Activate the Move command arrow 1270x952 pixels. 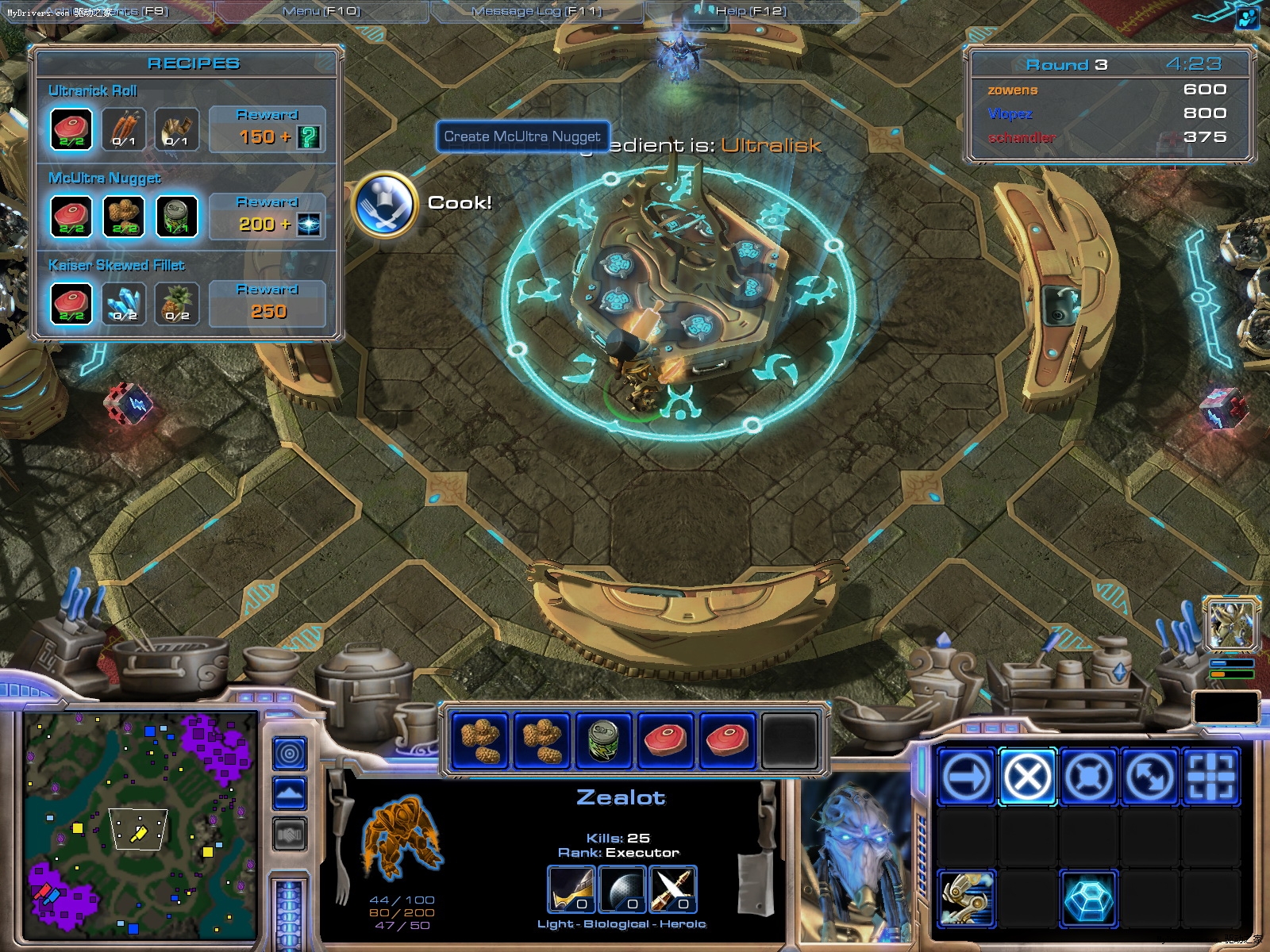tap(966, 776)
